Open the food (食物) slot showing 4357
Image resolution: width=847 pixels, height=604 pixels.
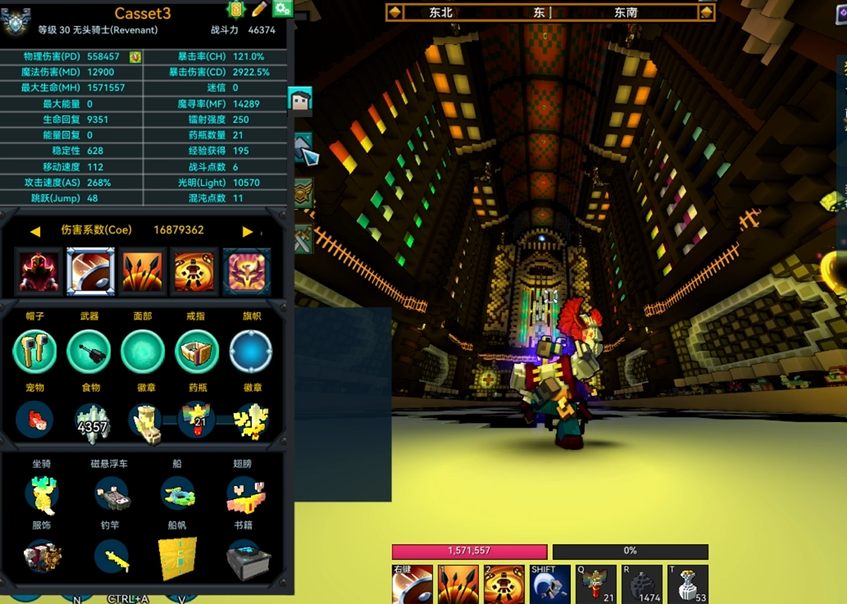(91, 421)
